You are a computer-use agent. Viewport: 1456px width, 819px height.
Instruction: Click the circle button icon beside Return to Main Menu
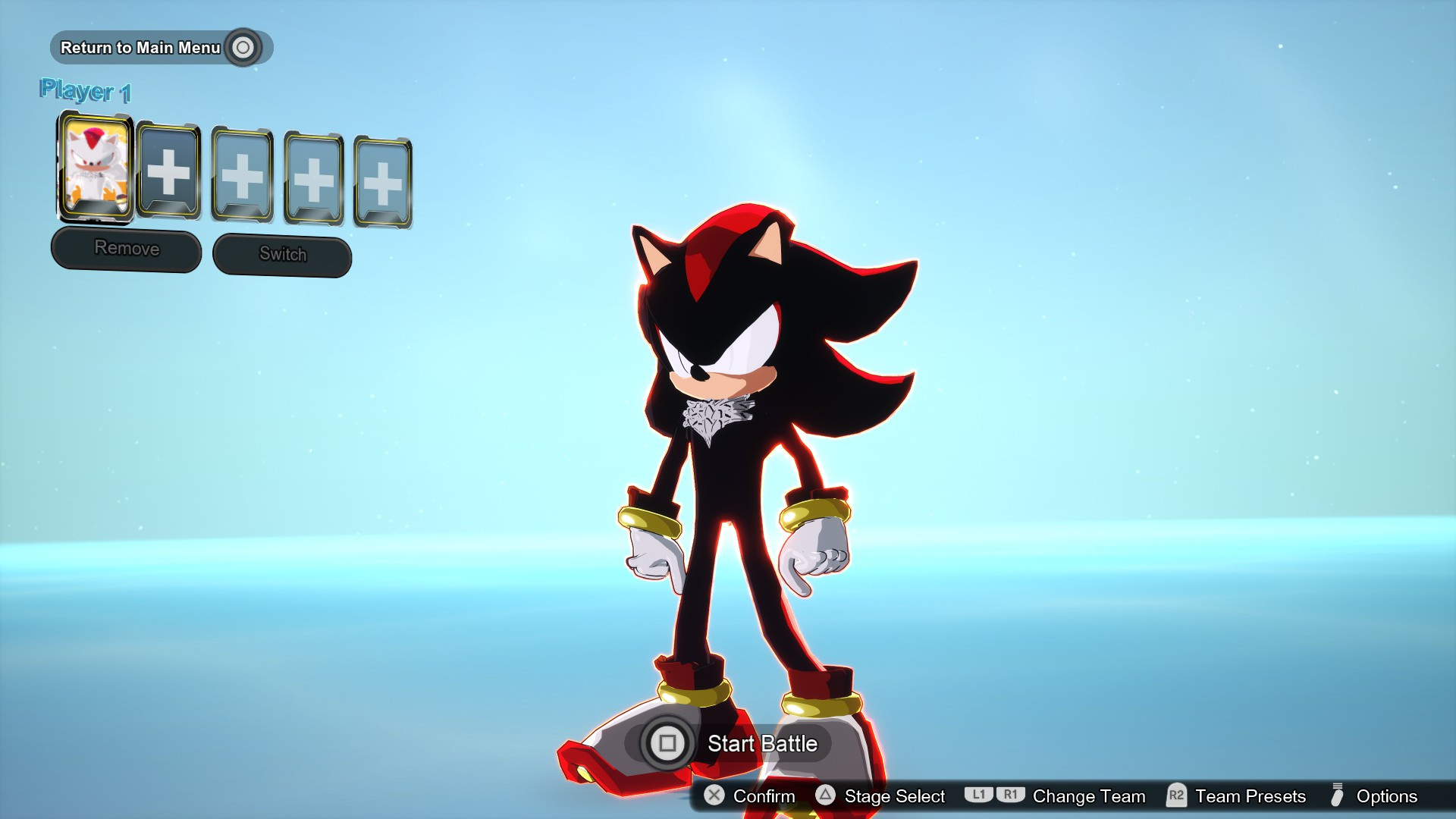243,47
